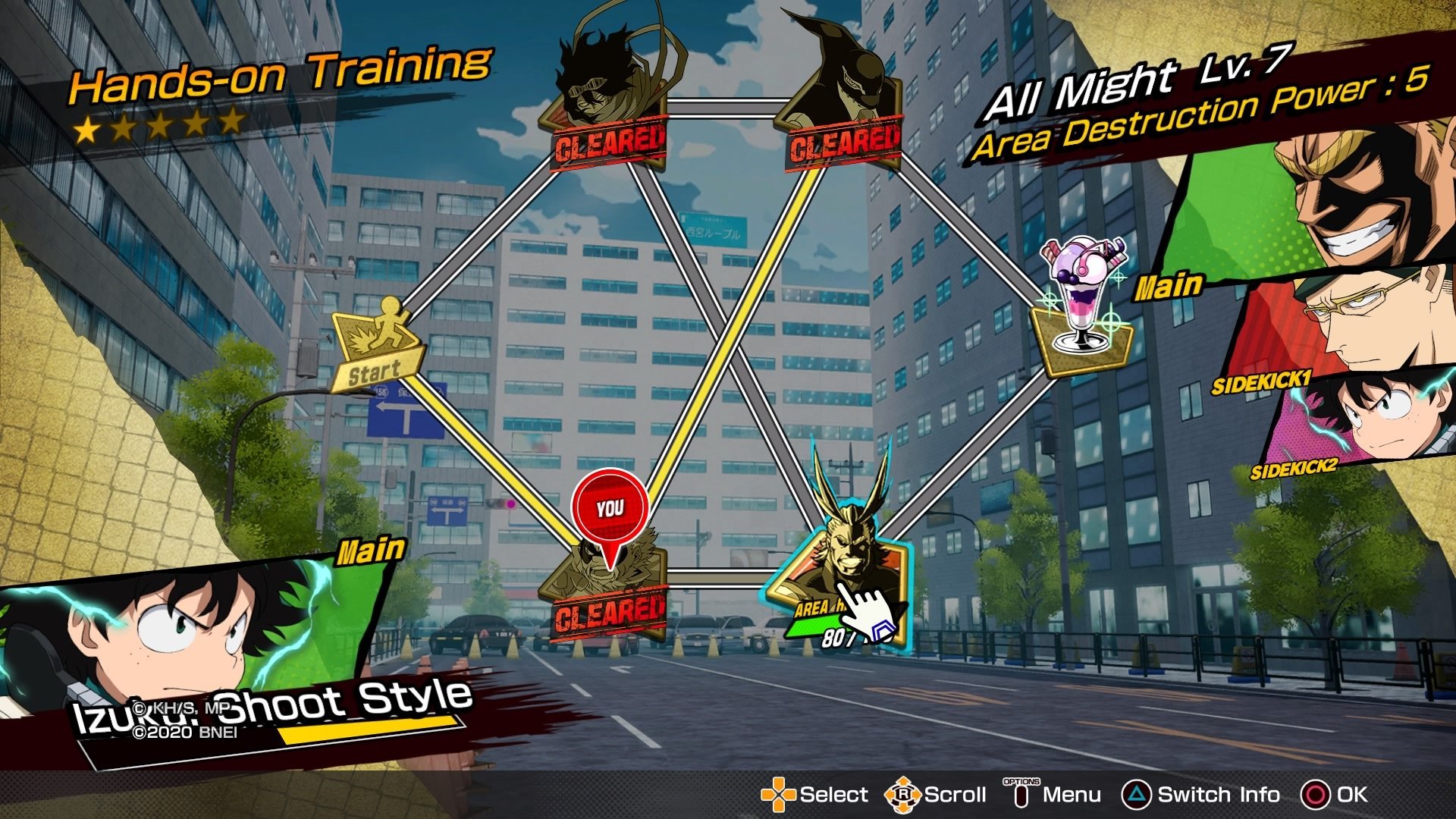The height and width of the screenshot is (819, 1456).
Task: Select the highlighted All Might battle node
Action: point(840,576)
